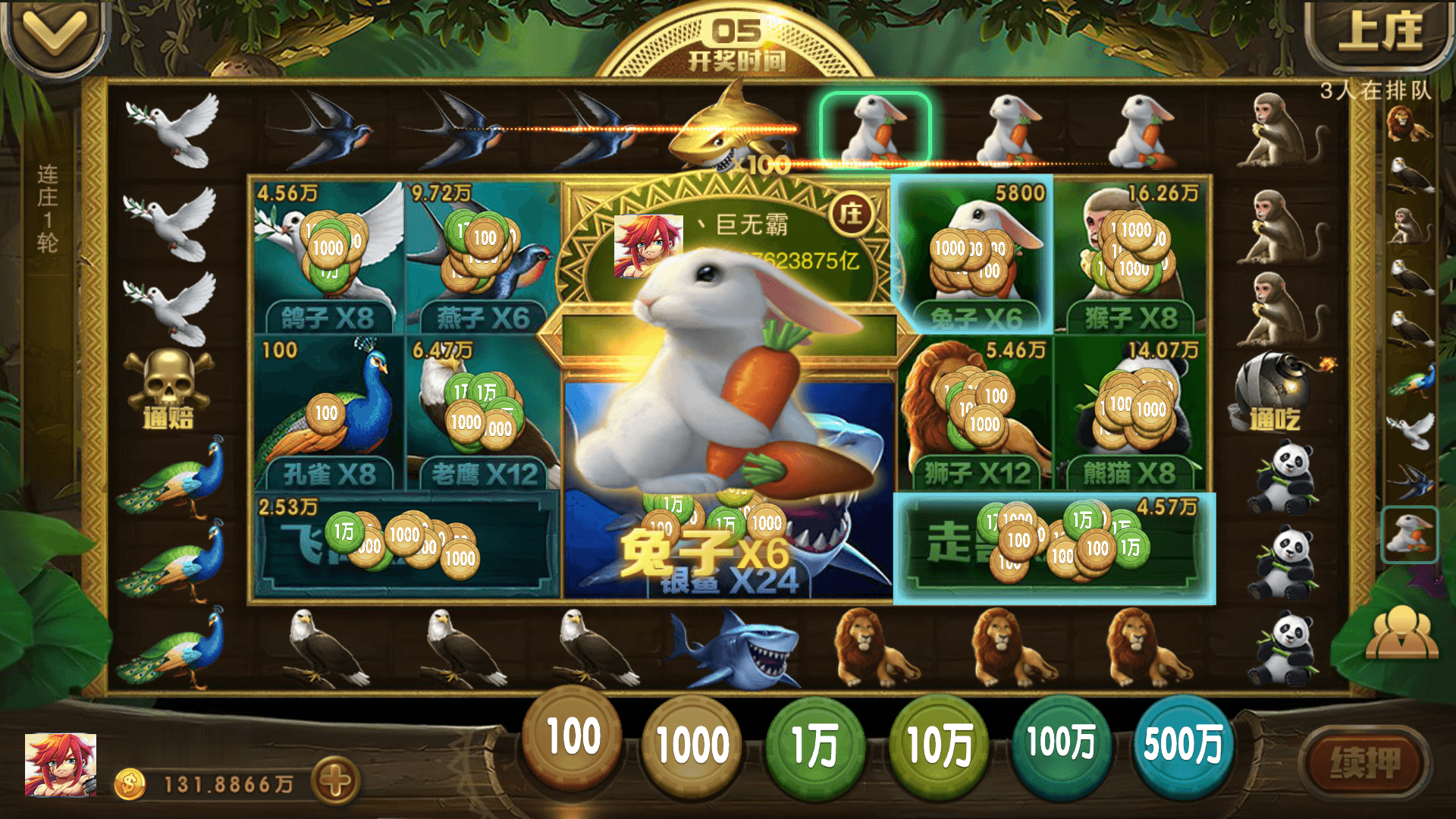Place a bet on 燕子 X6
The image size is (1456, 819).
[483, 256]
